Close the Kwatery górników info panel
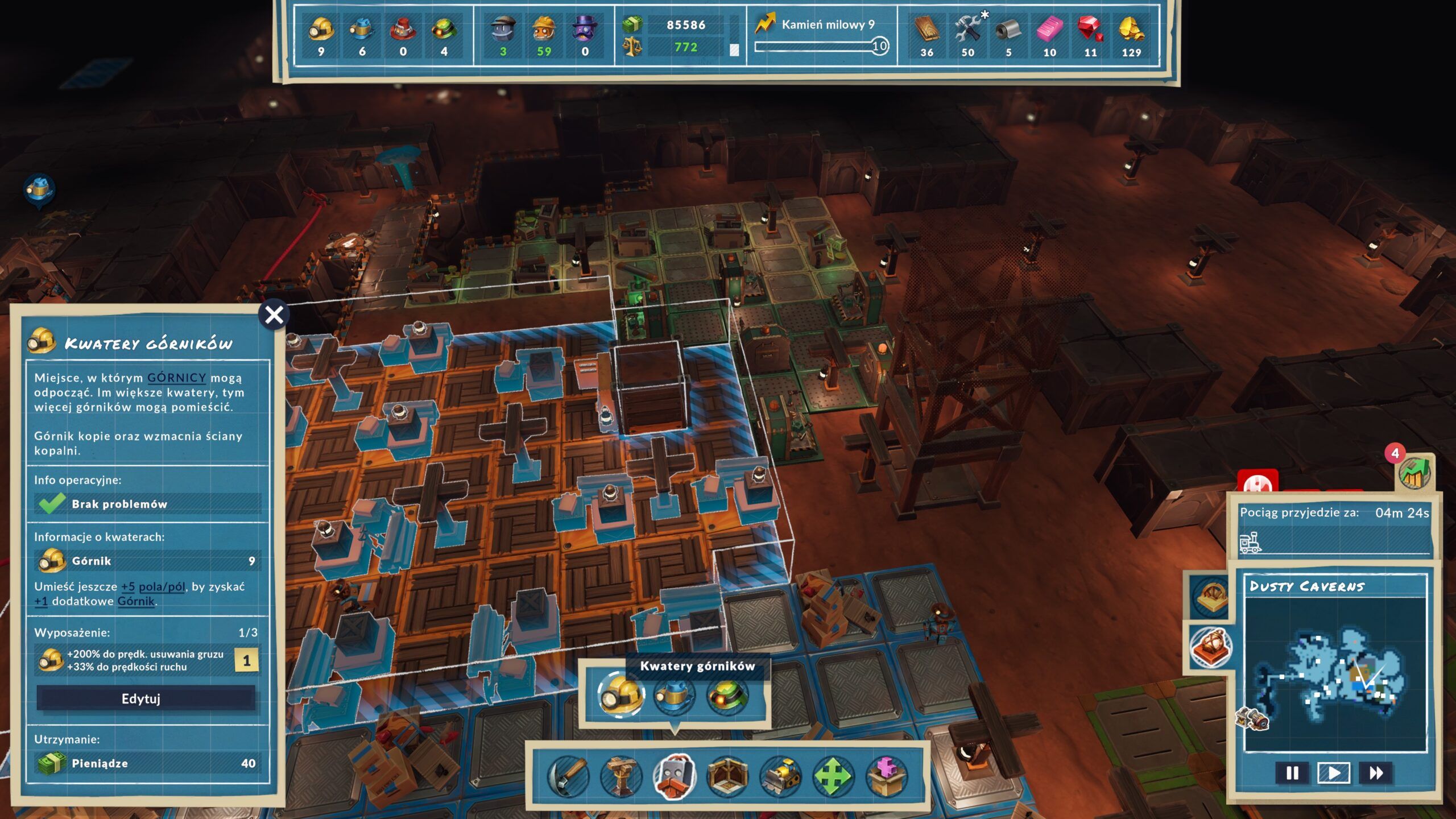The width and height of the screenshot is (1456, 819). [274, 315]
